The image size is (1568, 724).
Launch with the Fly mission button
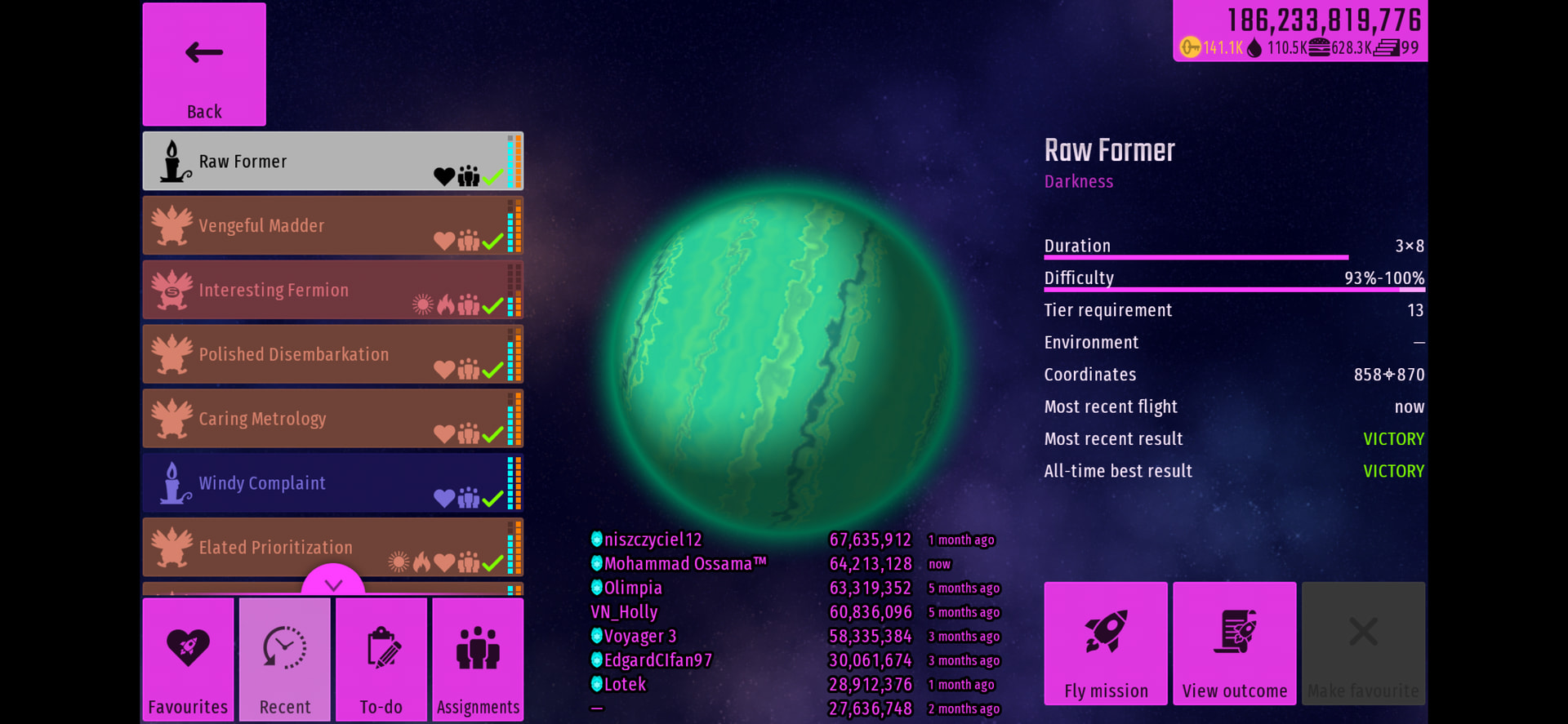point(1106,643)
